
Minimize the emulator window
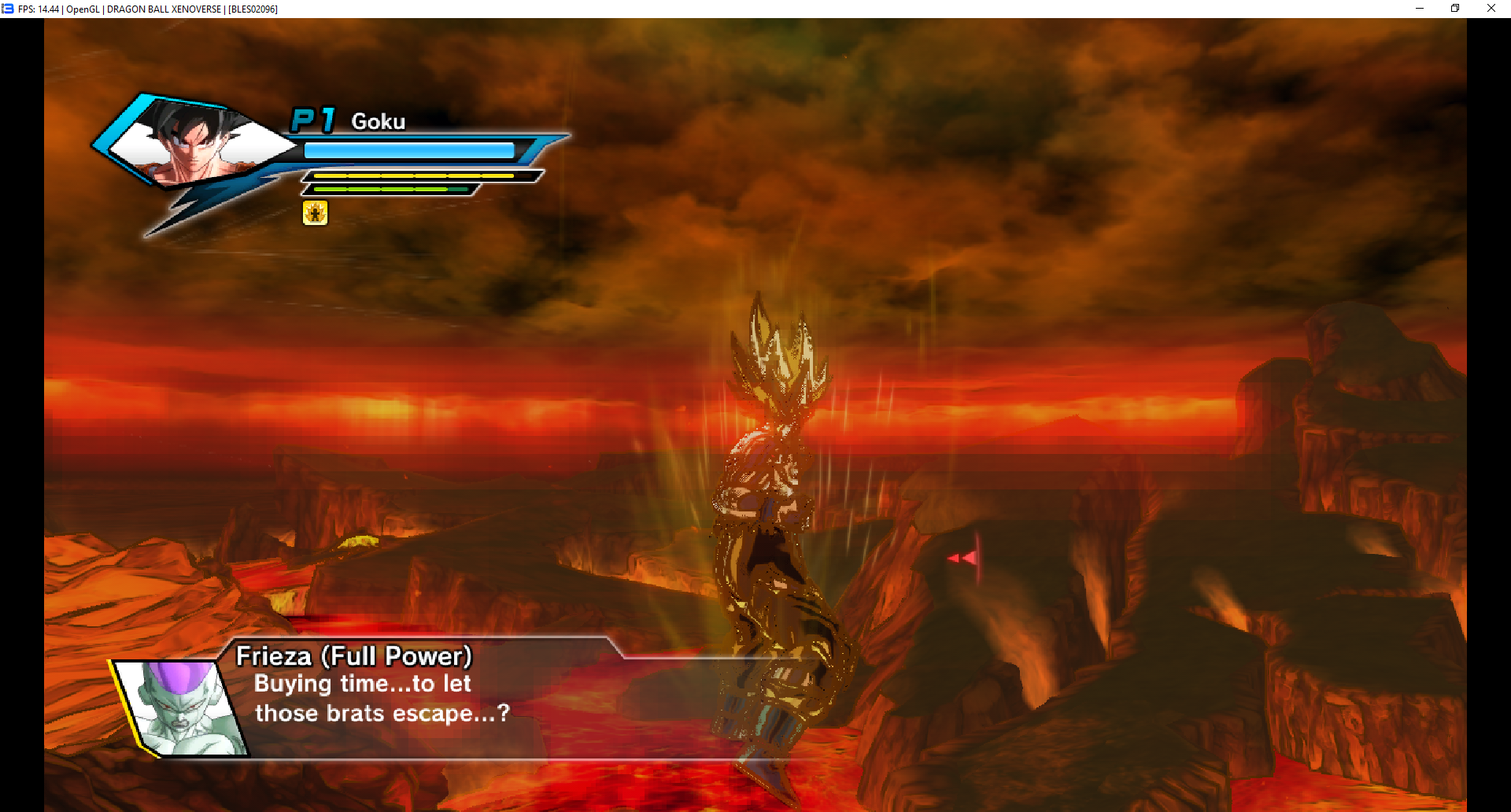tap(1420, 9)
